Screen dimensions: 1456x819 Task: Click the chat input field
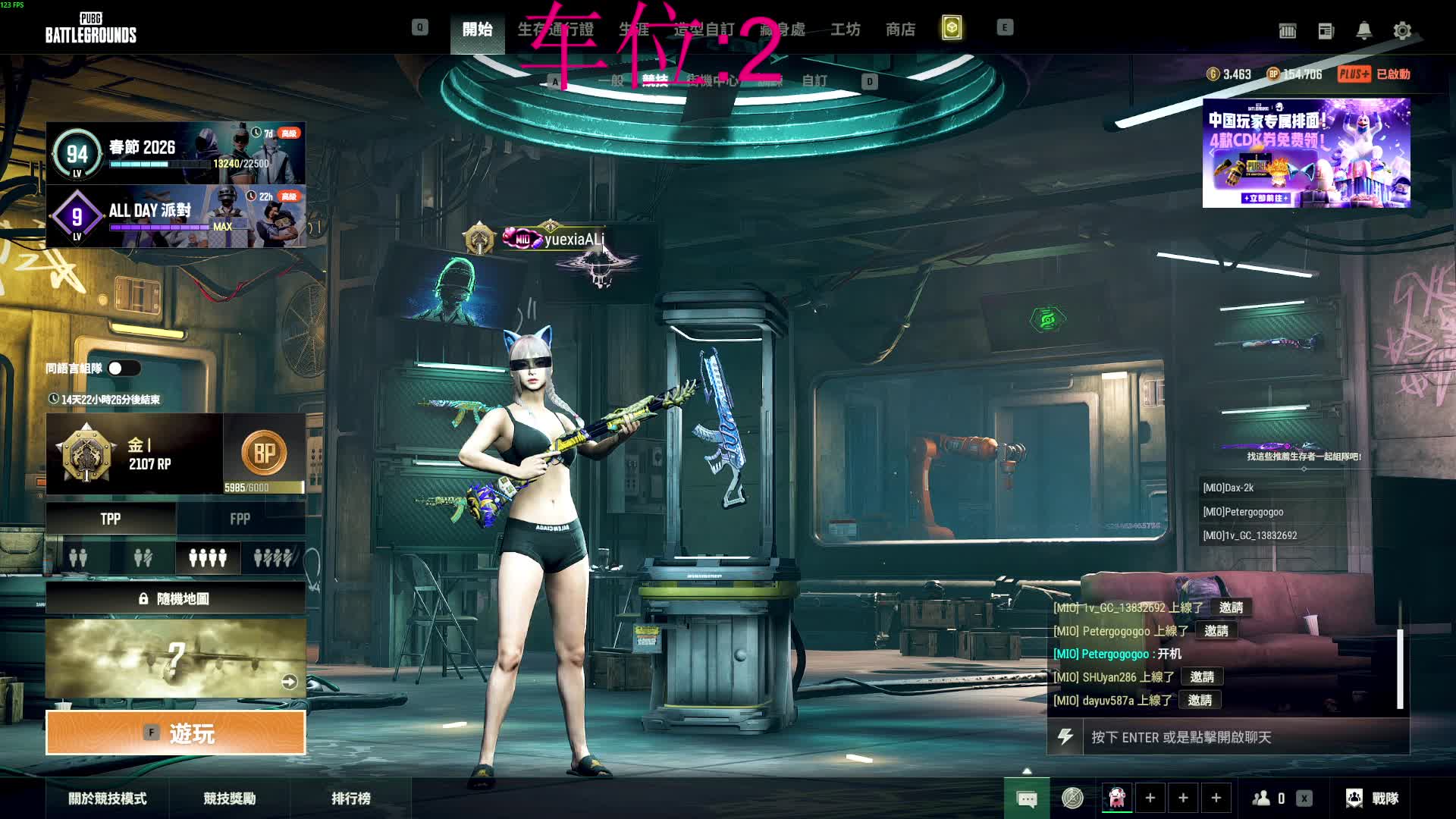[1244, 737]
